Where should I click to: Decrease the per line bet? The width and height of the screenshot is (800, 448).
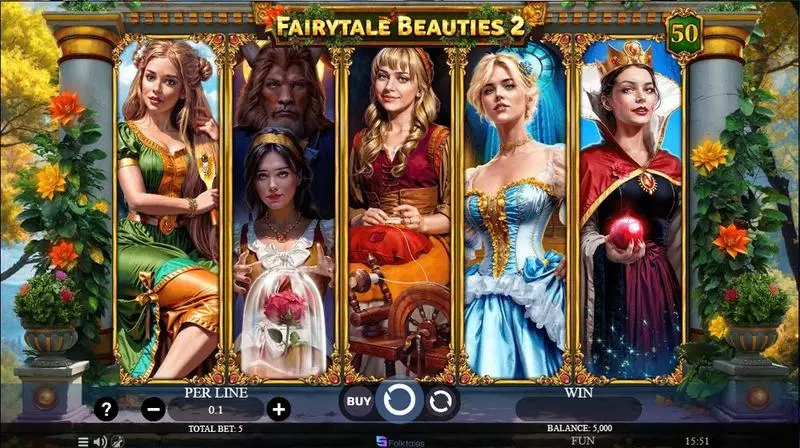tap(153, 408)
